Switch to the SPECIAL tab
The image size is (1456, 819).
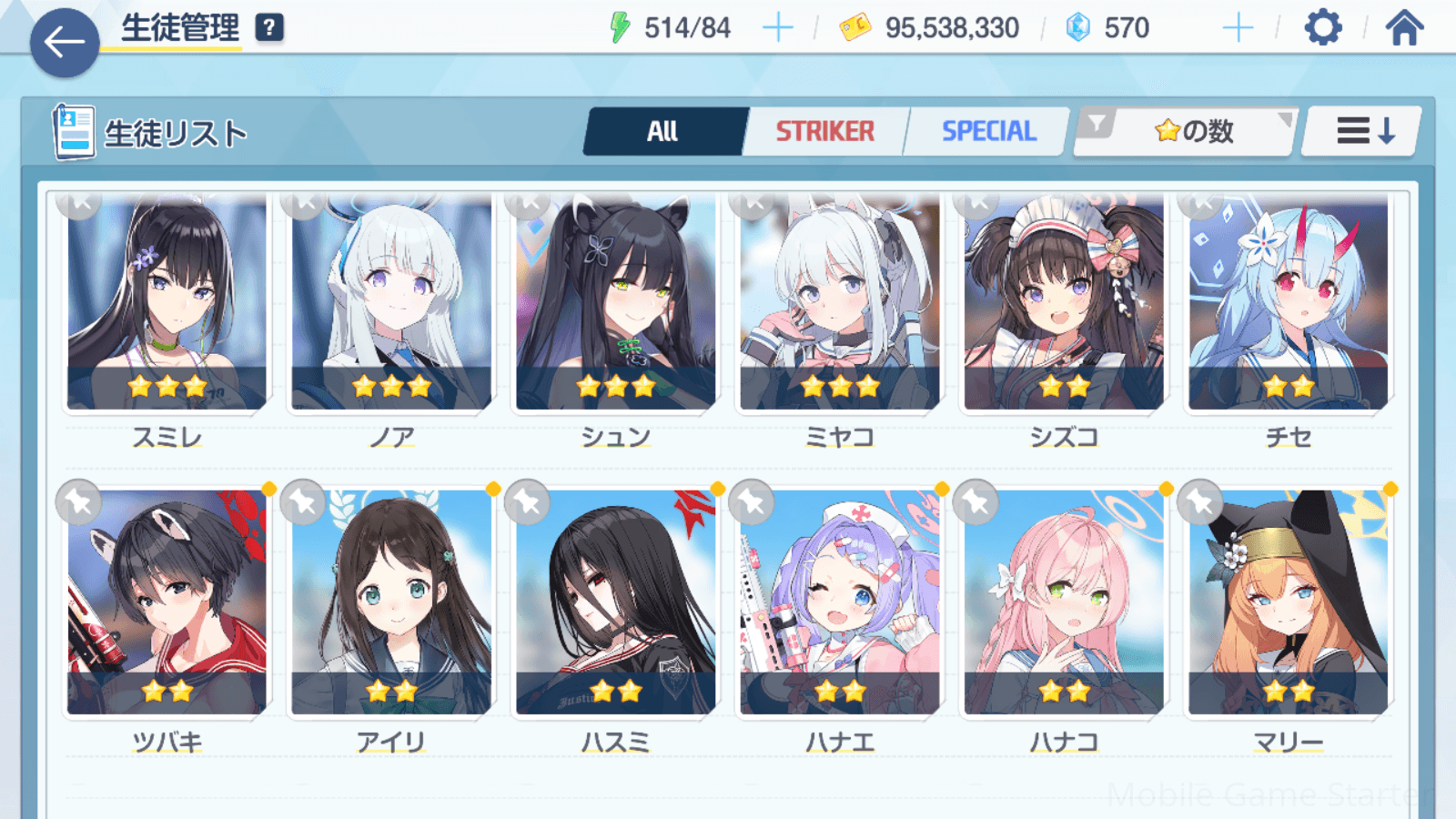tap(988, 132)
